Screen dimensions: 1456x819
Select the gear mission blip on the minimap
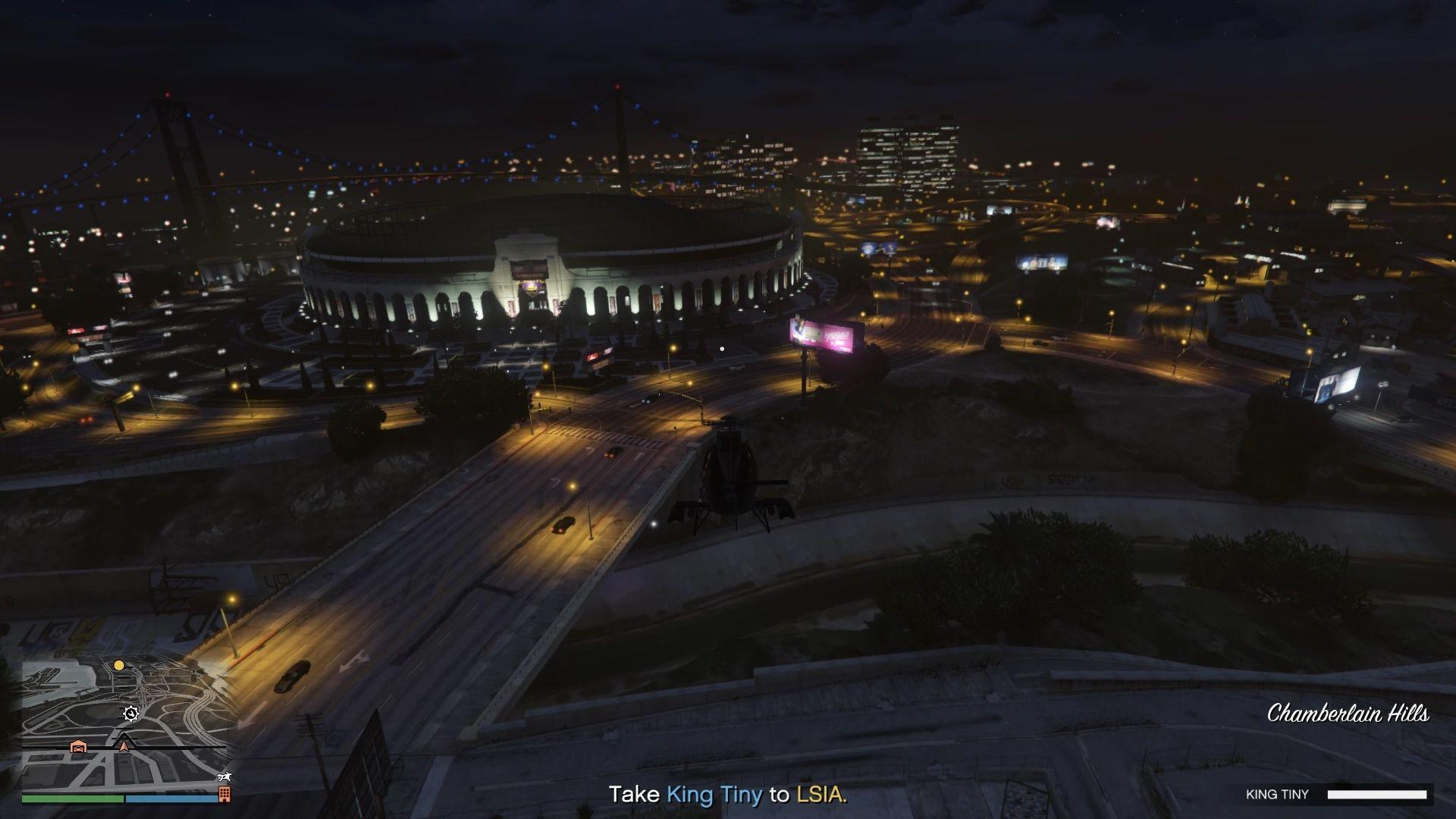(130, 713)
